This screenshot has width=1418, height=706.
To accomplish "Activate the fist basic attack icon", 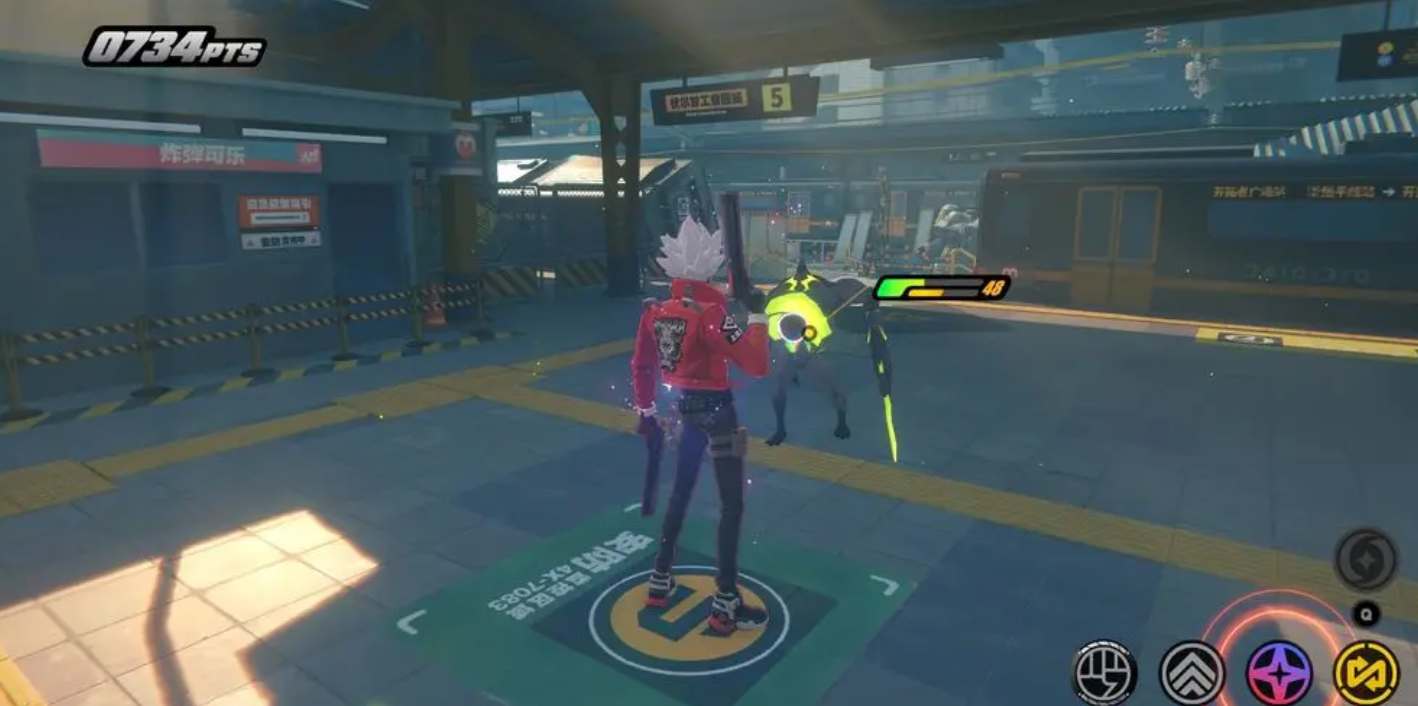I will 1104,672.
